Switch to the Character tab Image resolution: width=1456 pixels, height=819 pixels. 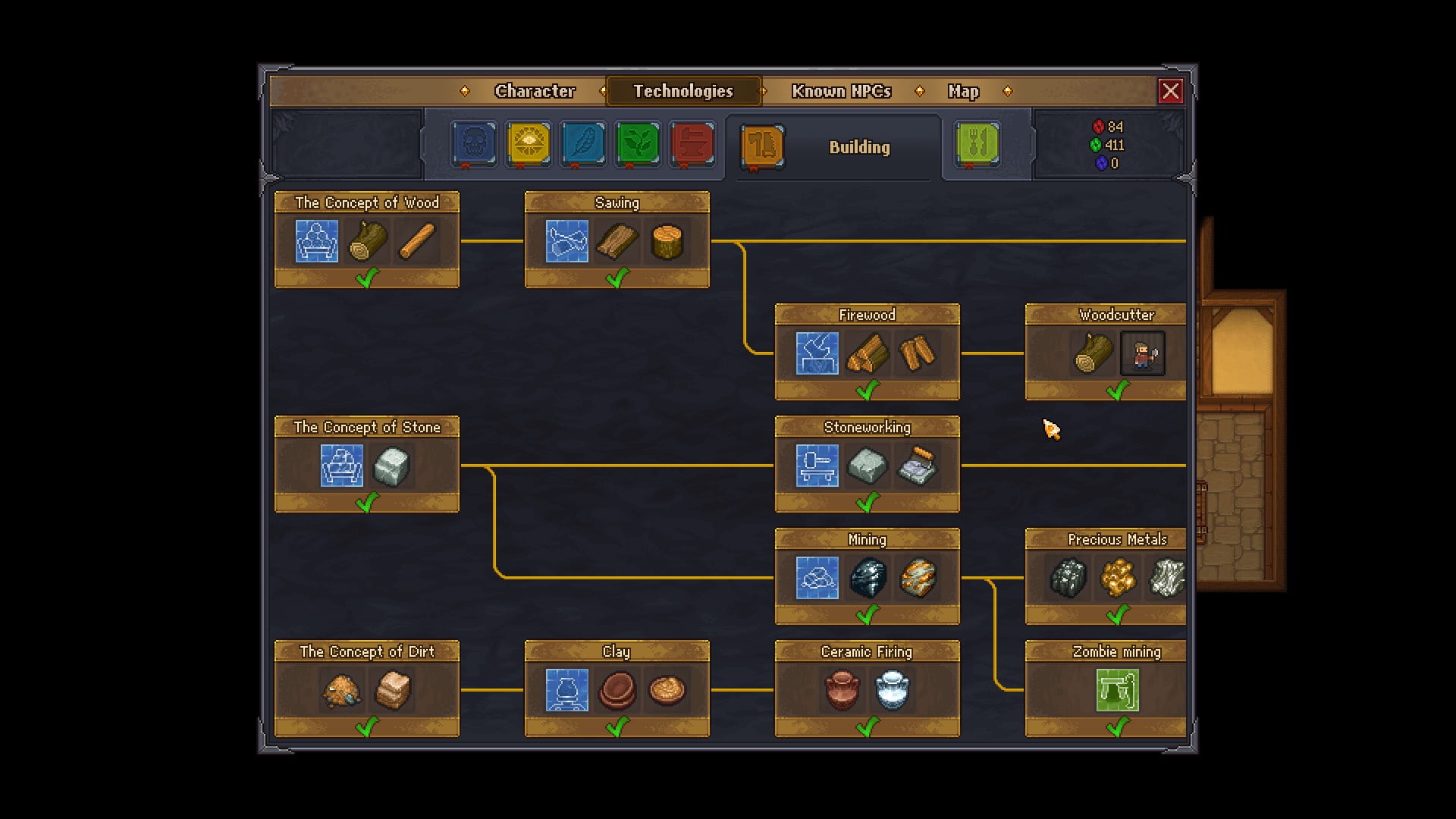click(x=535, y=91)
